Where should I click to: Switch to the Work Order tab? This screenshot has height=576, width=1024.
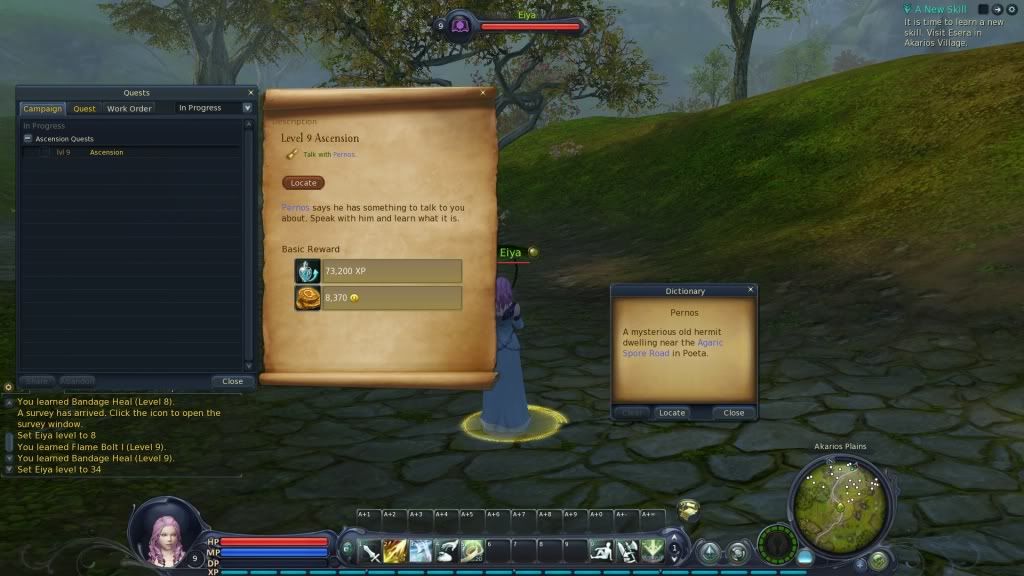click(x=129, y=108)
